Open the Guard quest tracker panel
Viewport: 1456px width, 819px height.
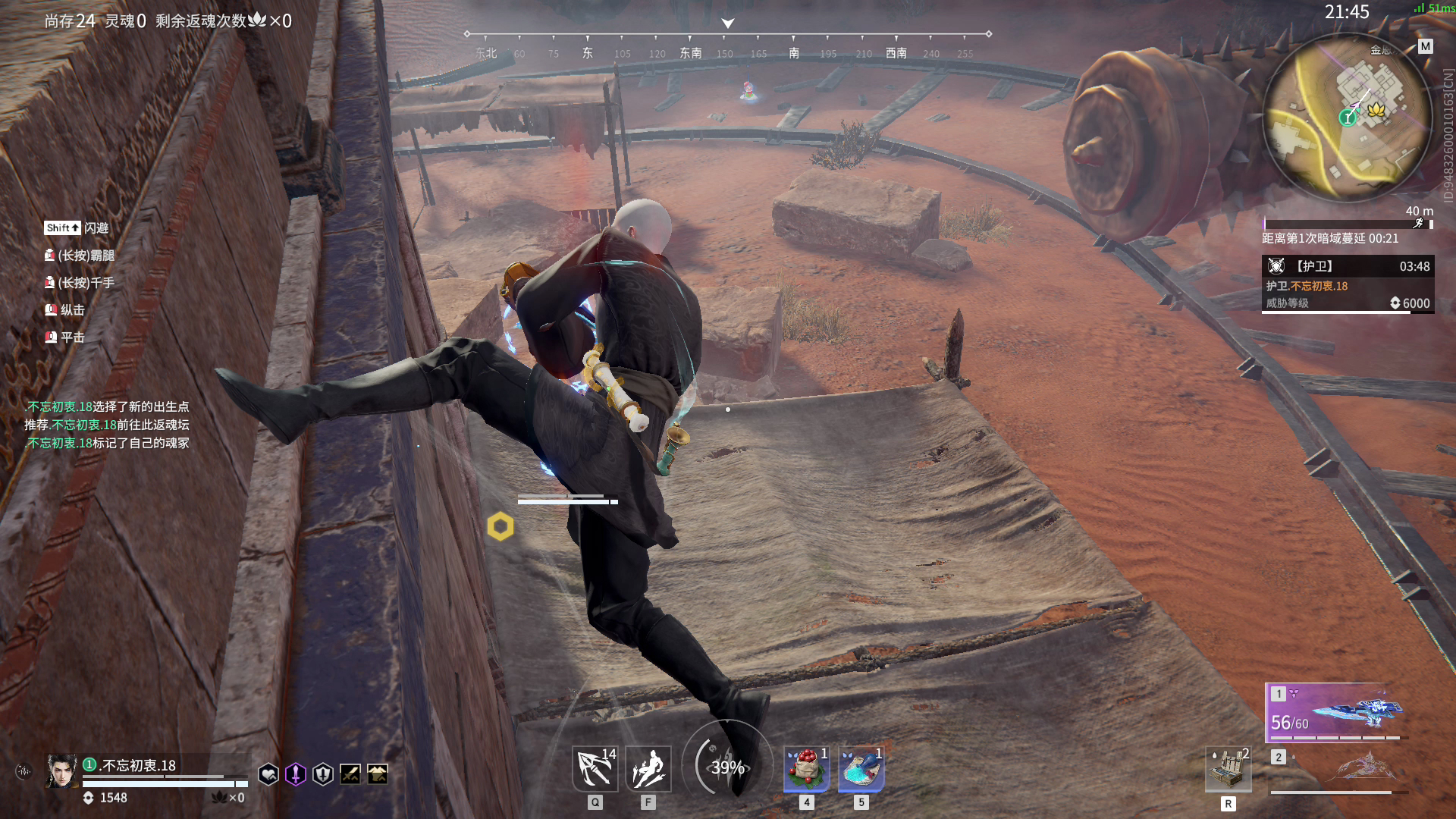pos(1348,284)
